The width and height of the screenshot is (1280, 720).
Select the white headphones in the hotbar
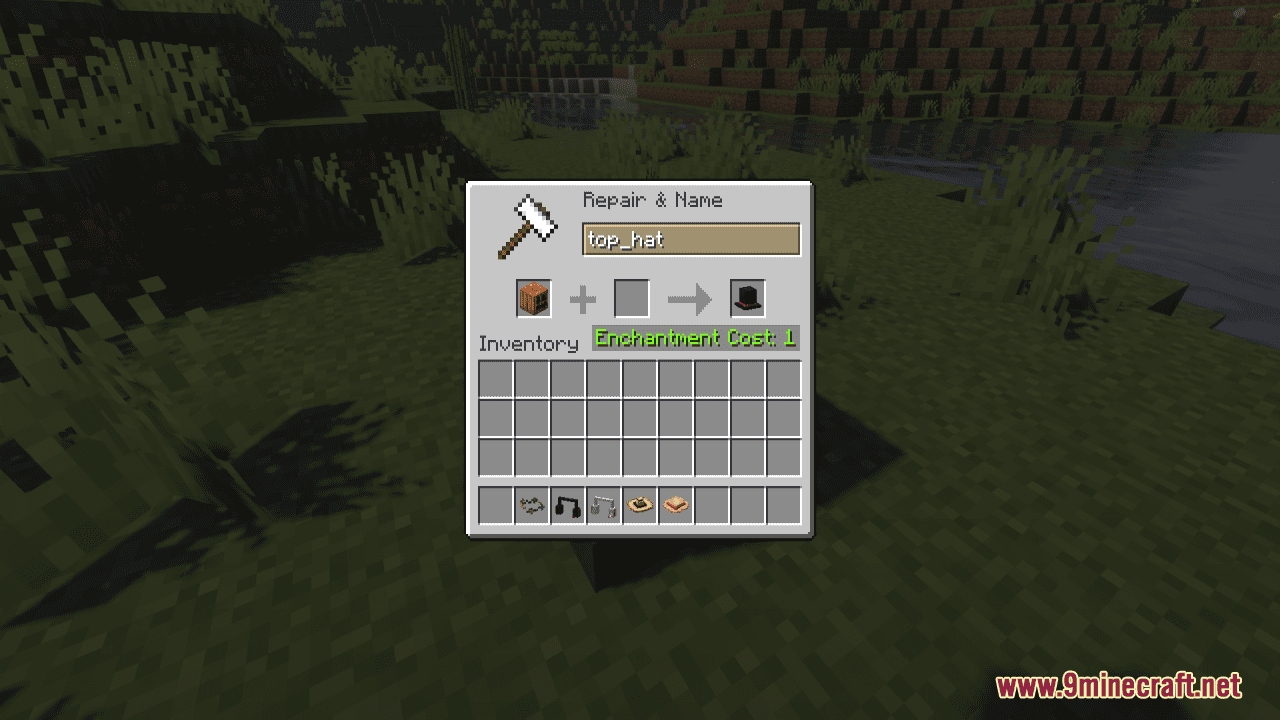point(603,505)
